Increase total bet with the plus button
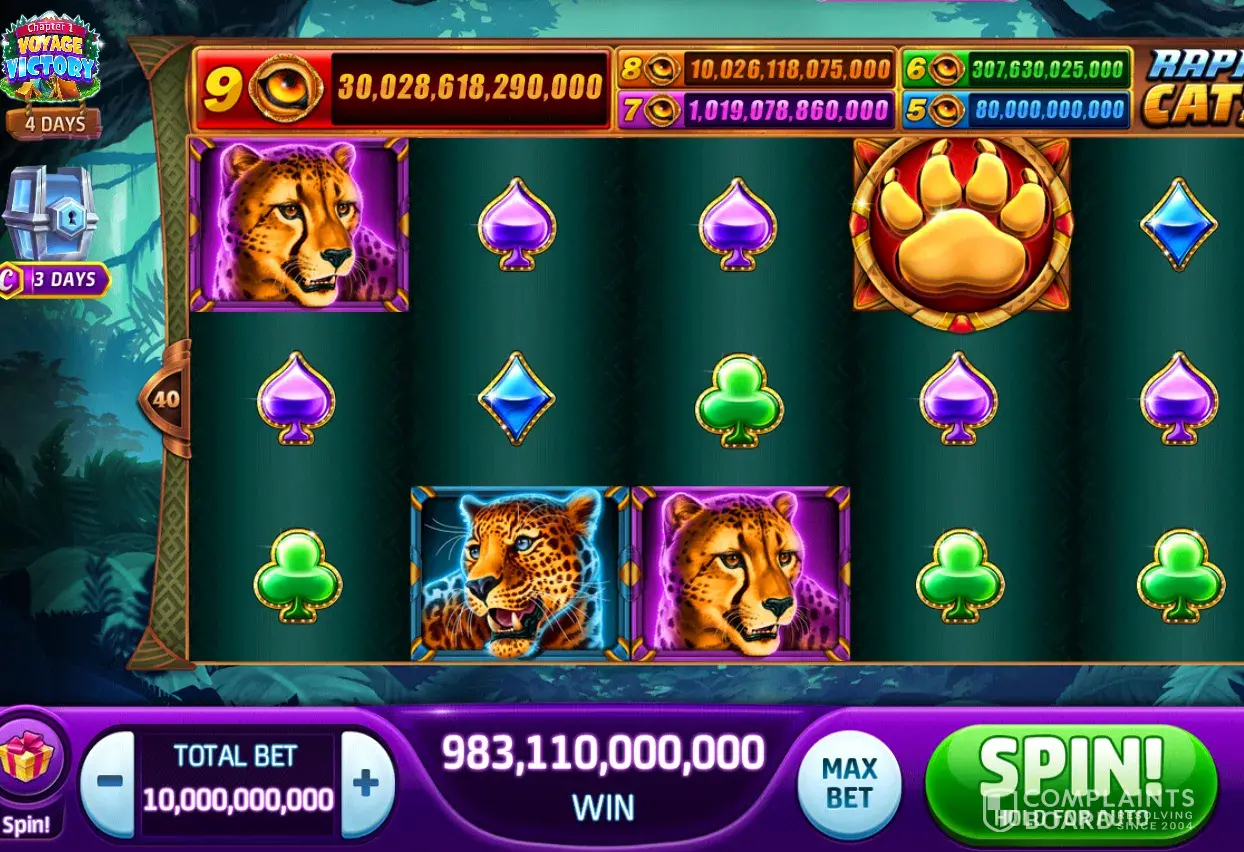Image resolution: width=1244 pixels, height=852 pixels. (365, 783)
